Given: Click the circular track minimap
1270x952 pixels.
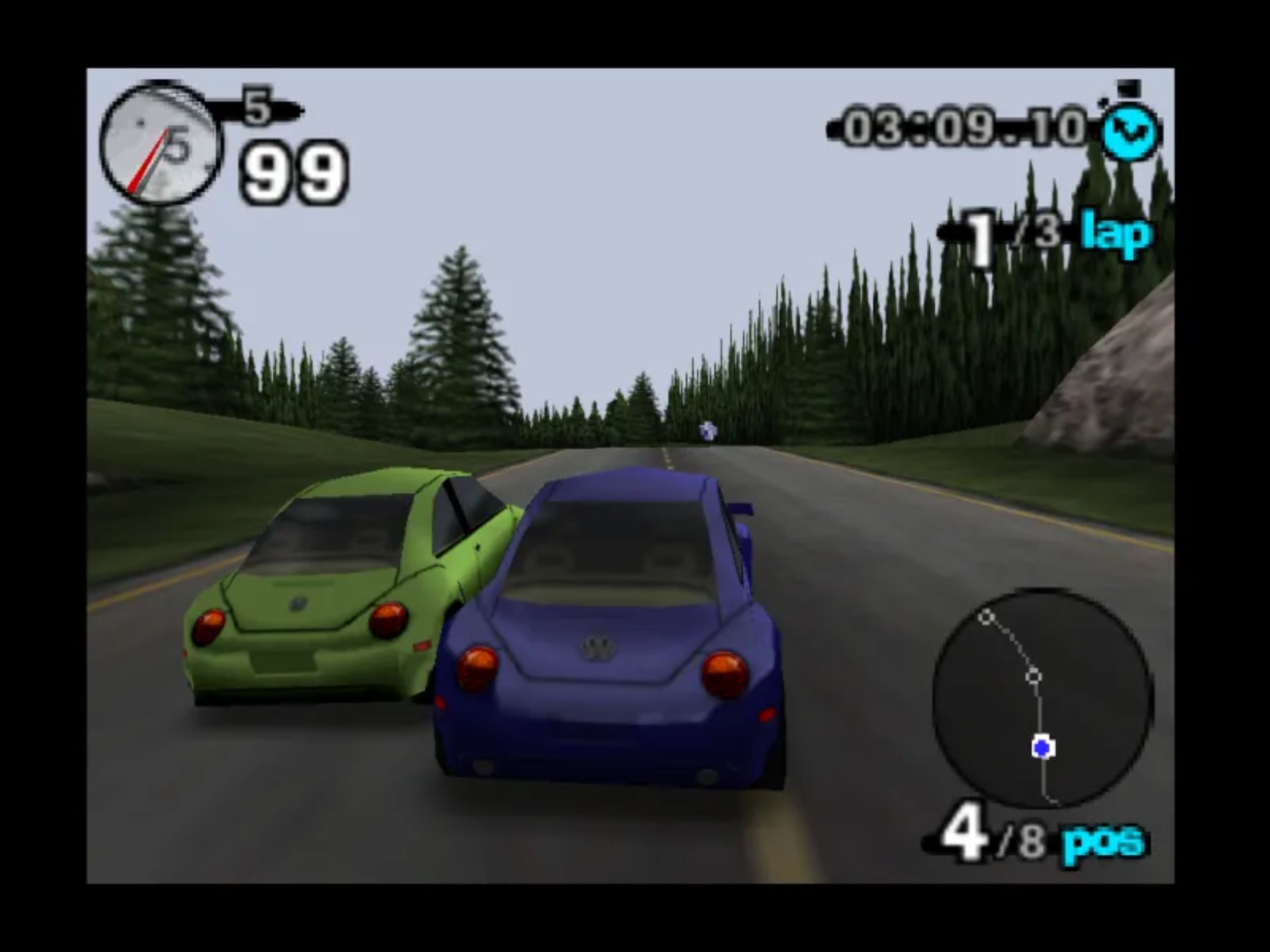Looking at the screenshot, I should pyautogui.click(x=1043, y=698).
